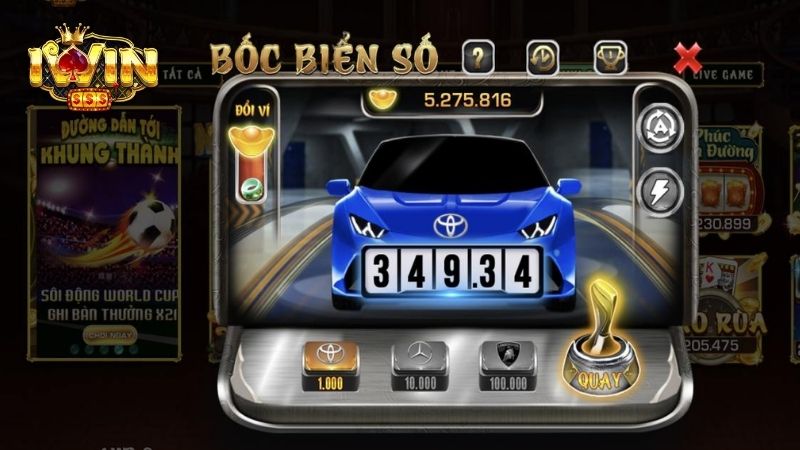The image size is (800, 450).
Task: Choose the Mercedes 10.000 bet option
Action: point(418,364)
